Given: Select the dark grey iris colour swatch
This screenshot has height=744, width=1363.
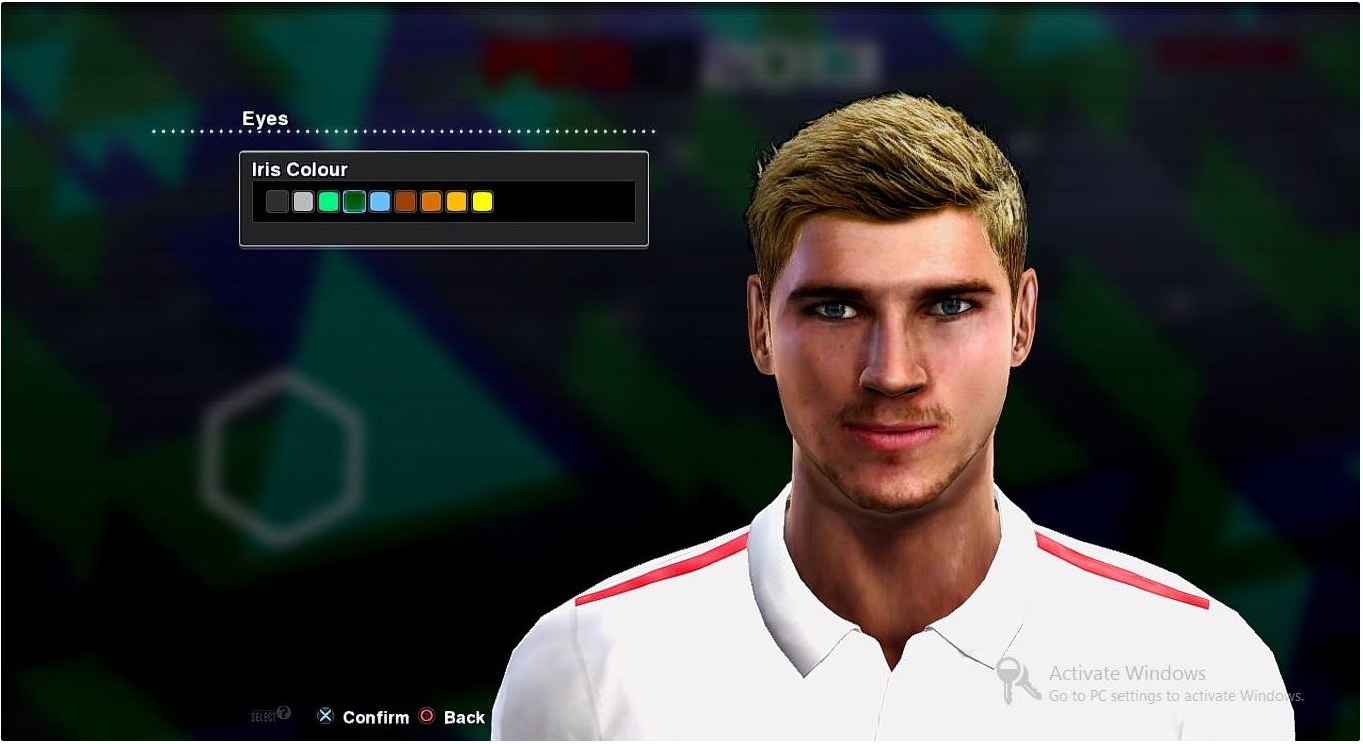Looking at the screenshot, I should [x=275, y=201].
